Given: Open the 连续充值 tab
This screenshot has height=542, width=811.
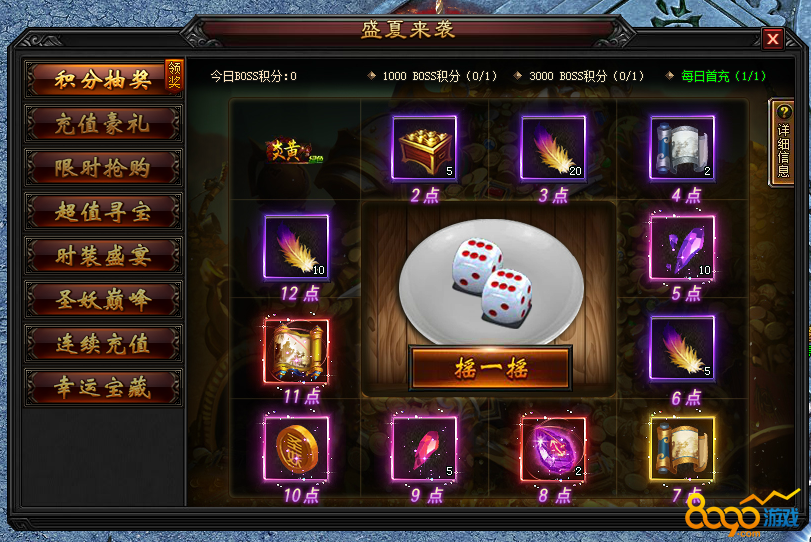Looking at the screenshot, I should tap(104, 342).
